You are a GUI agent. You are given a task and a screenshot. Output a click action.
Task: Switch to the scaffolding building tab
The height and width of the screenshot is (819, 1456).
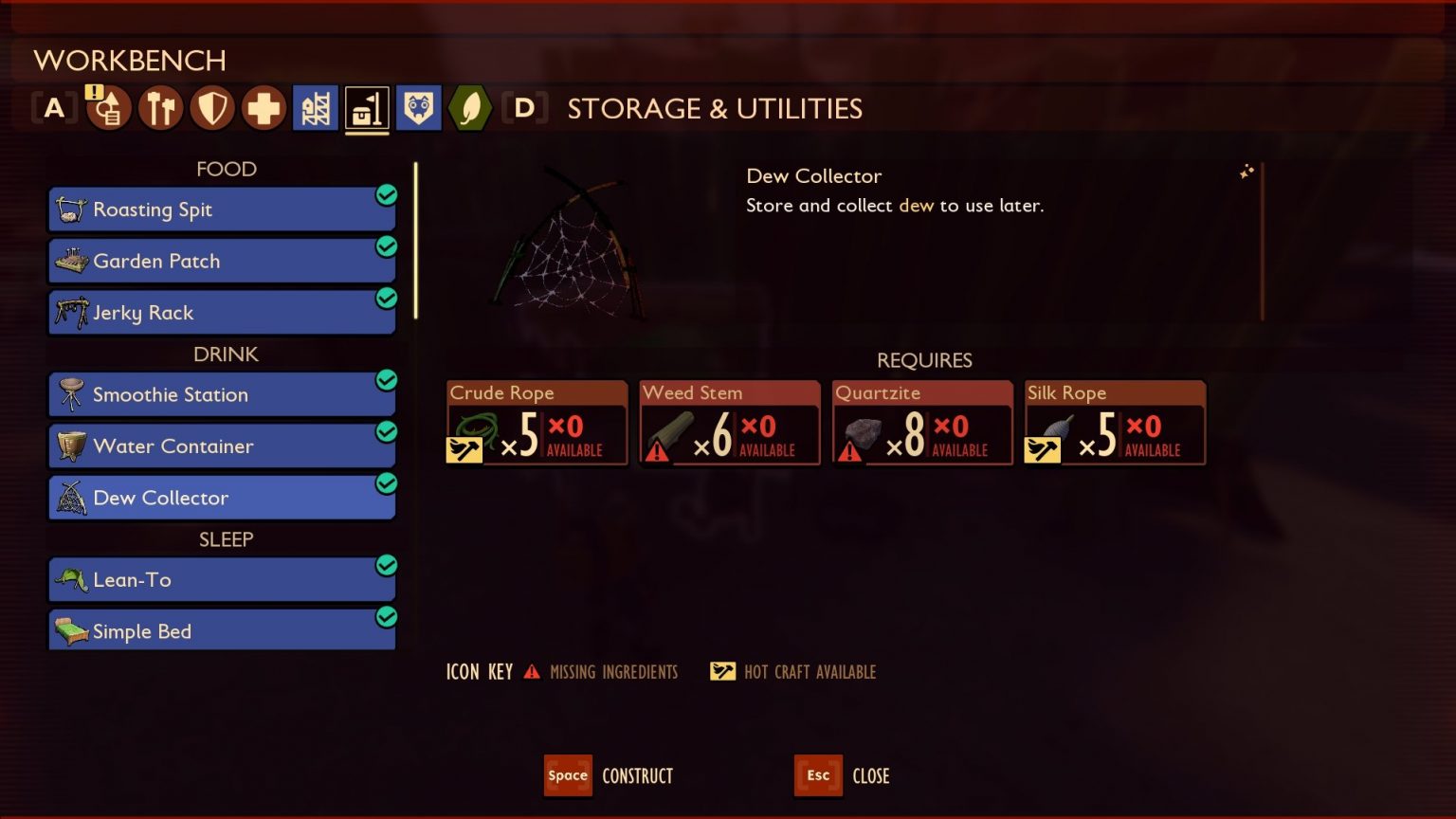pyautogui.click(x=316, y=107)
